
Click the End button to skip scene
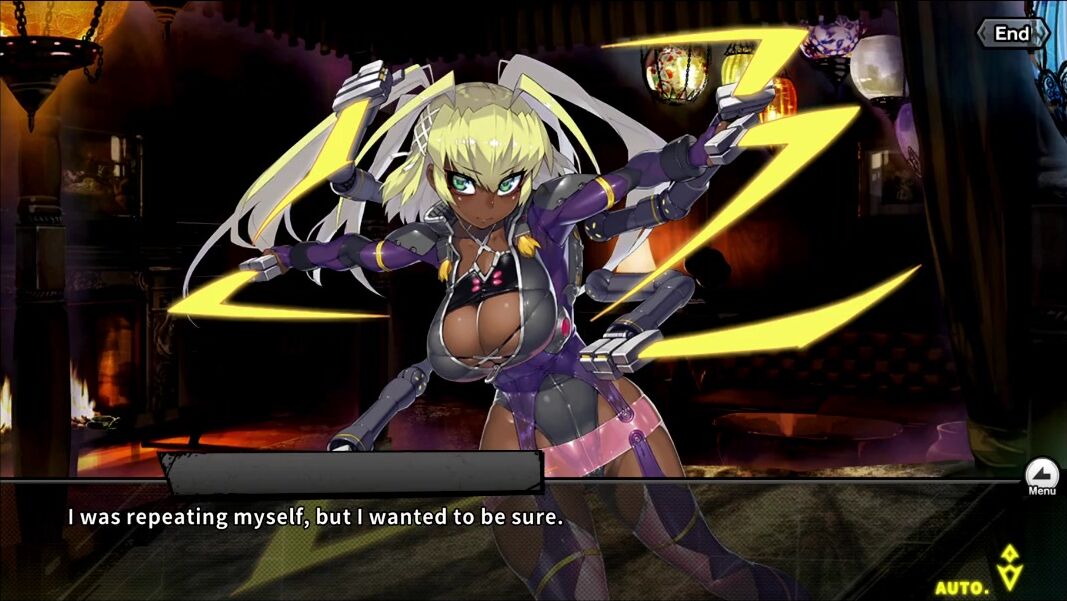point(1012,34)
